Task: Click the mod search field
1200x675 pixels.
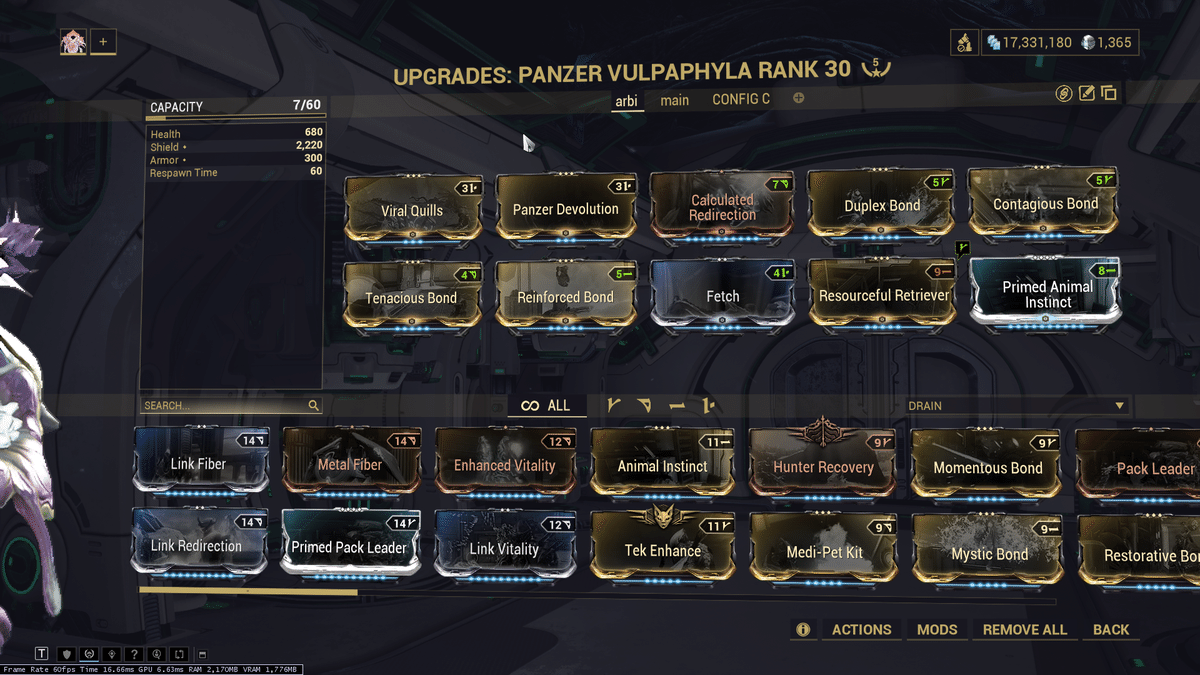Action: coord(225,406)
